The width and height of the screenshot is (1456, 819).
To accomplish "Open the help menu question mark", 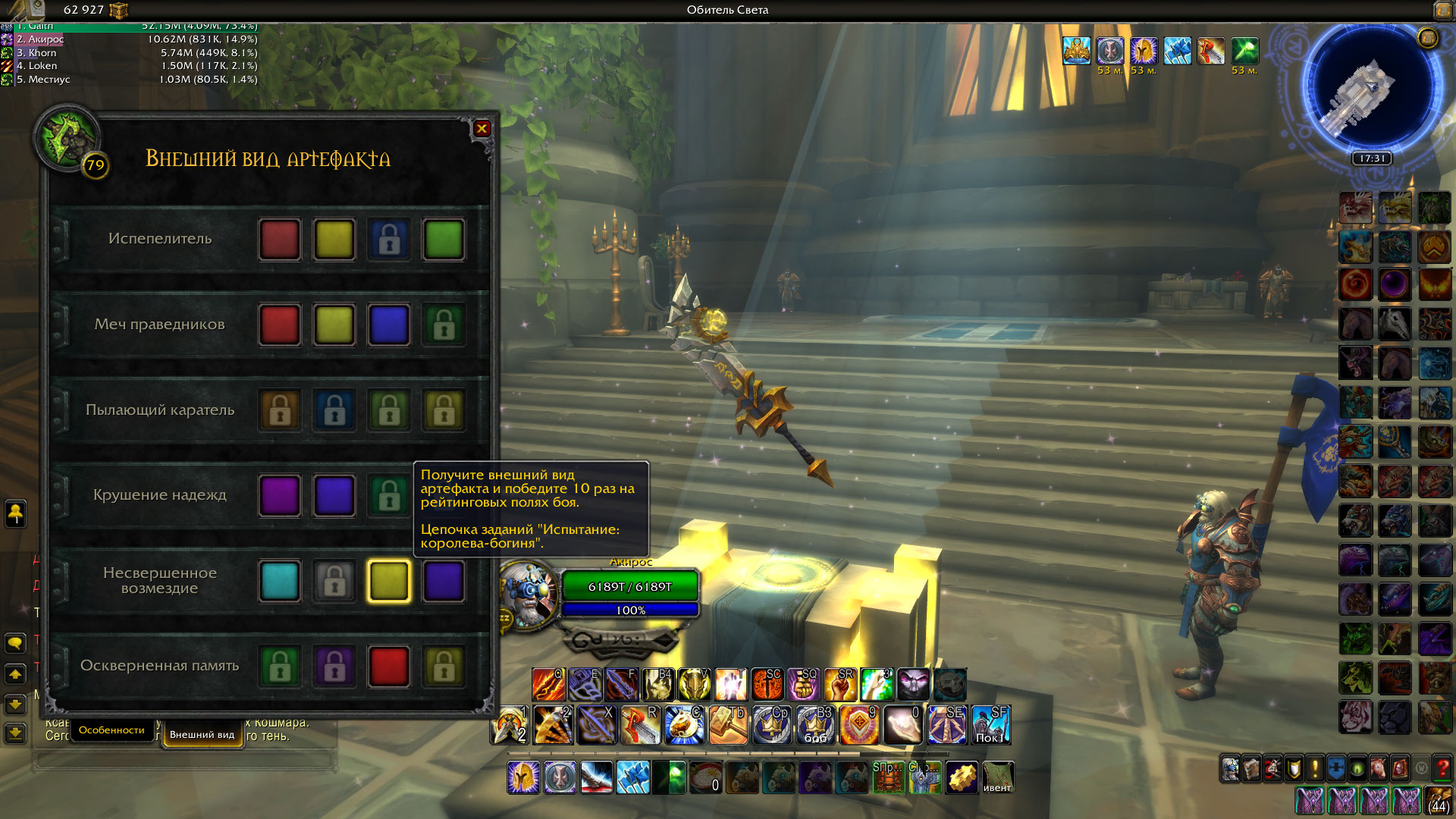I will [1442, 768].
